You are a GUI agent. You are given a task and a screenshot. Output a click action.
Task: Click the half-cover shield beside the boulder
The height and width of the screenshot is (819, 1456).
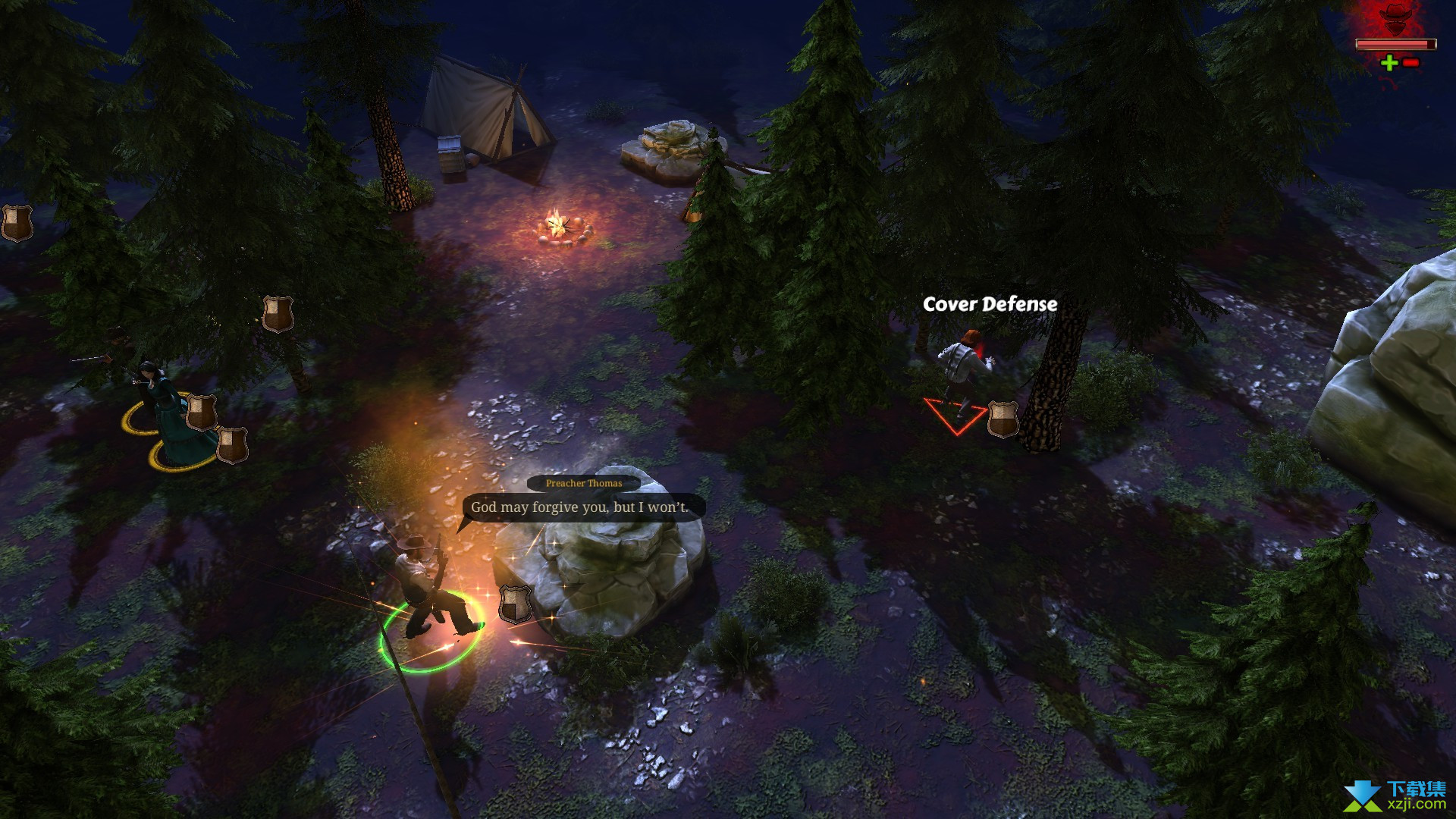514,604
